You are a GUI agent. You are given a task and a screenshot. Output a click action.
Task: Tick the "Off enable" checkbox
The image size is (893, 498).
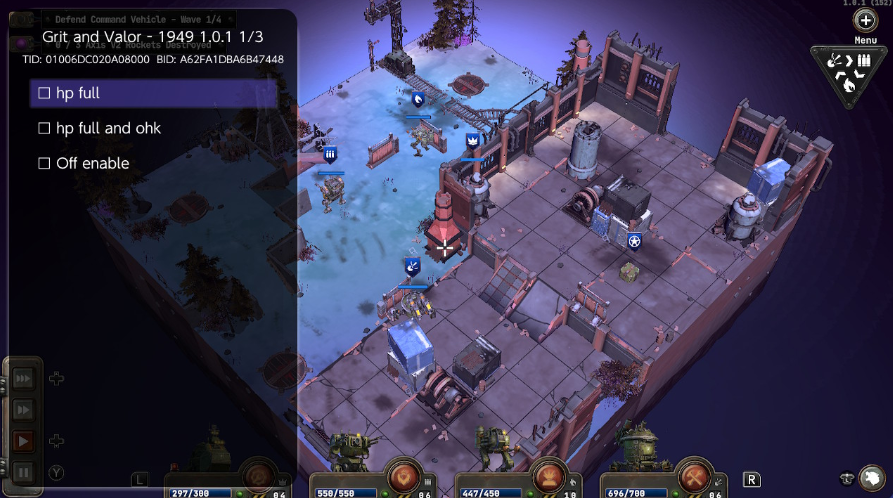point(44,163)
